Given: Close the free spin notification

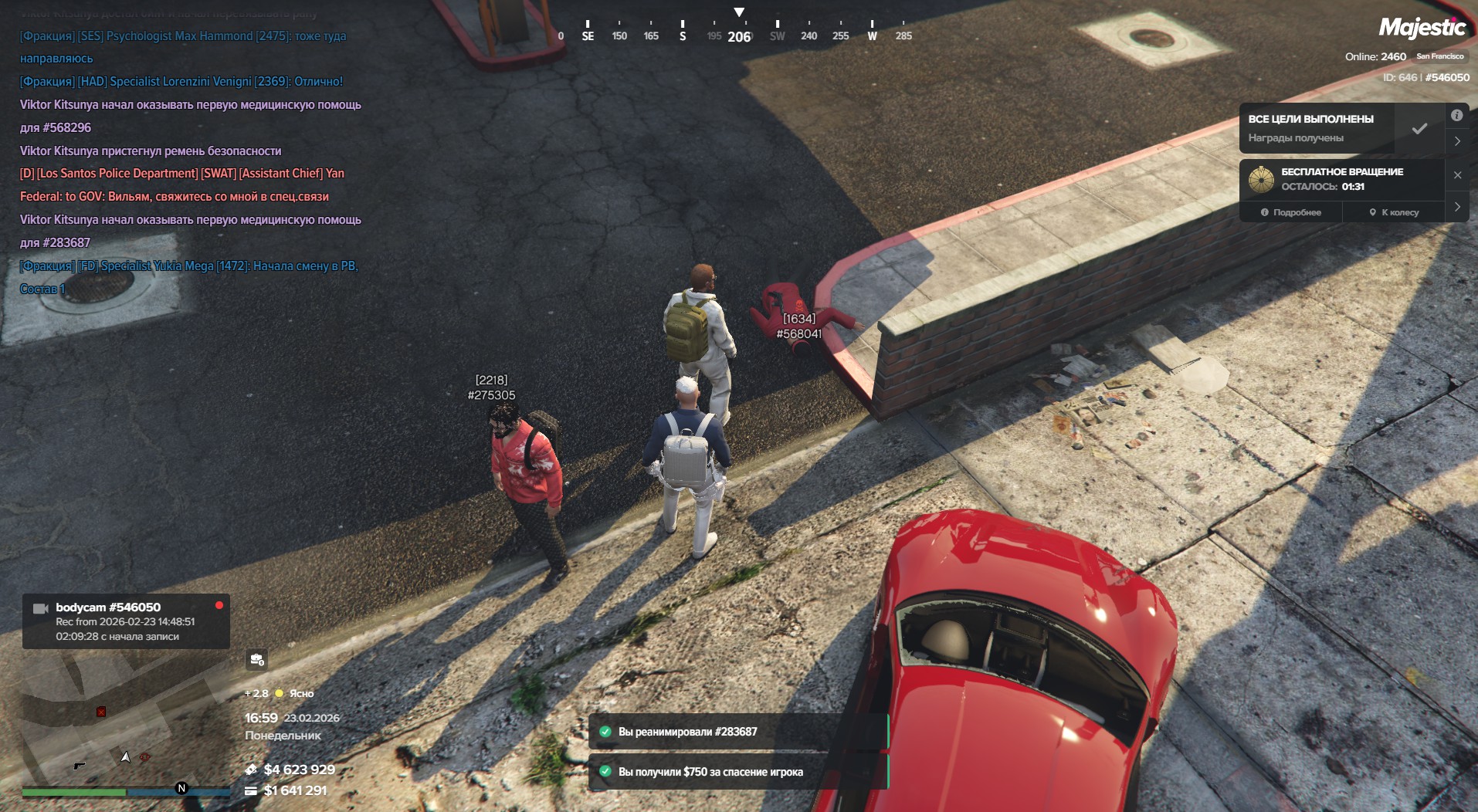Looking at the screenshot, I should click(x=1457, y=175).
